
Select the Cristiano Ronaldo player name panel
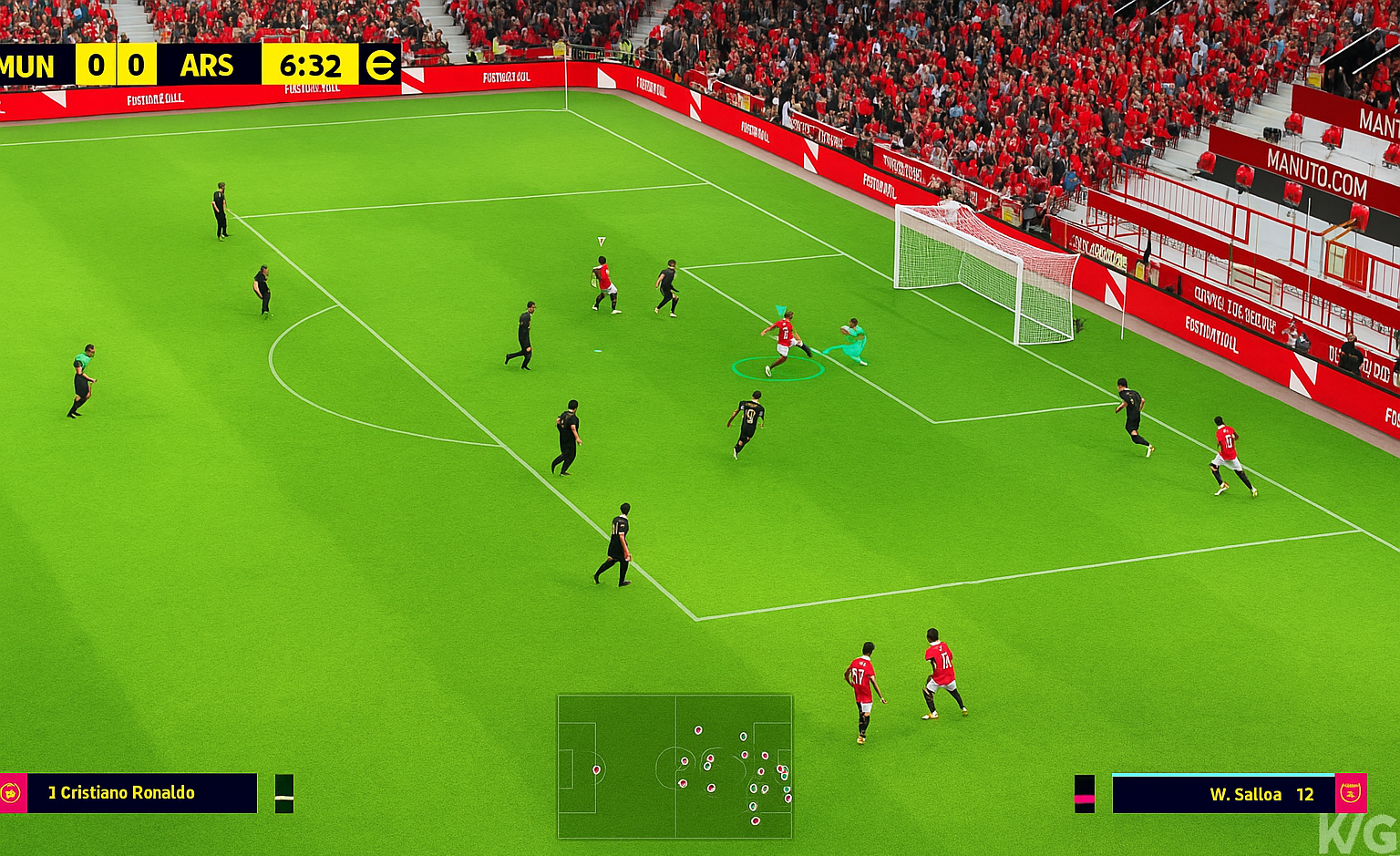click(x=141, y=793)
